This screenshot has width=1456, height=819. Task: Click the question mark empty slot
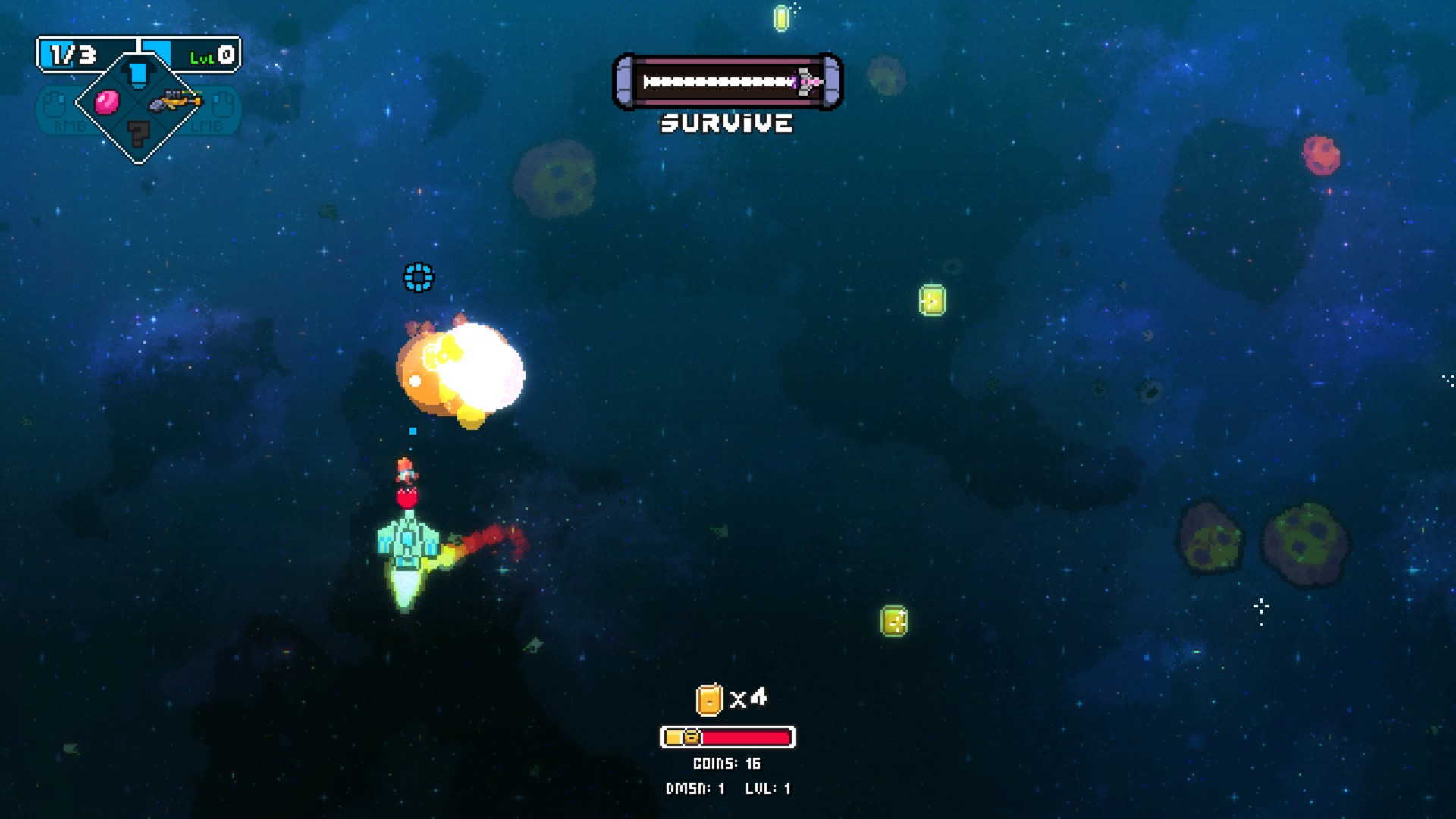tap(138, 133)
